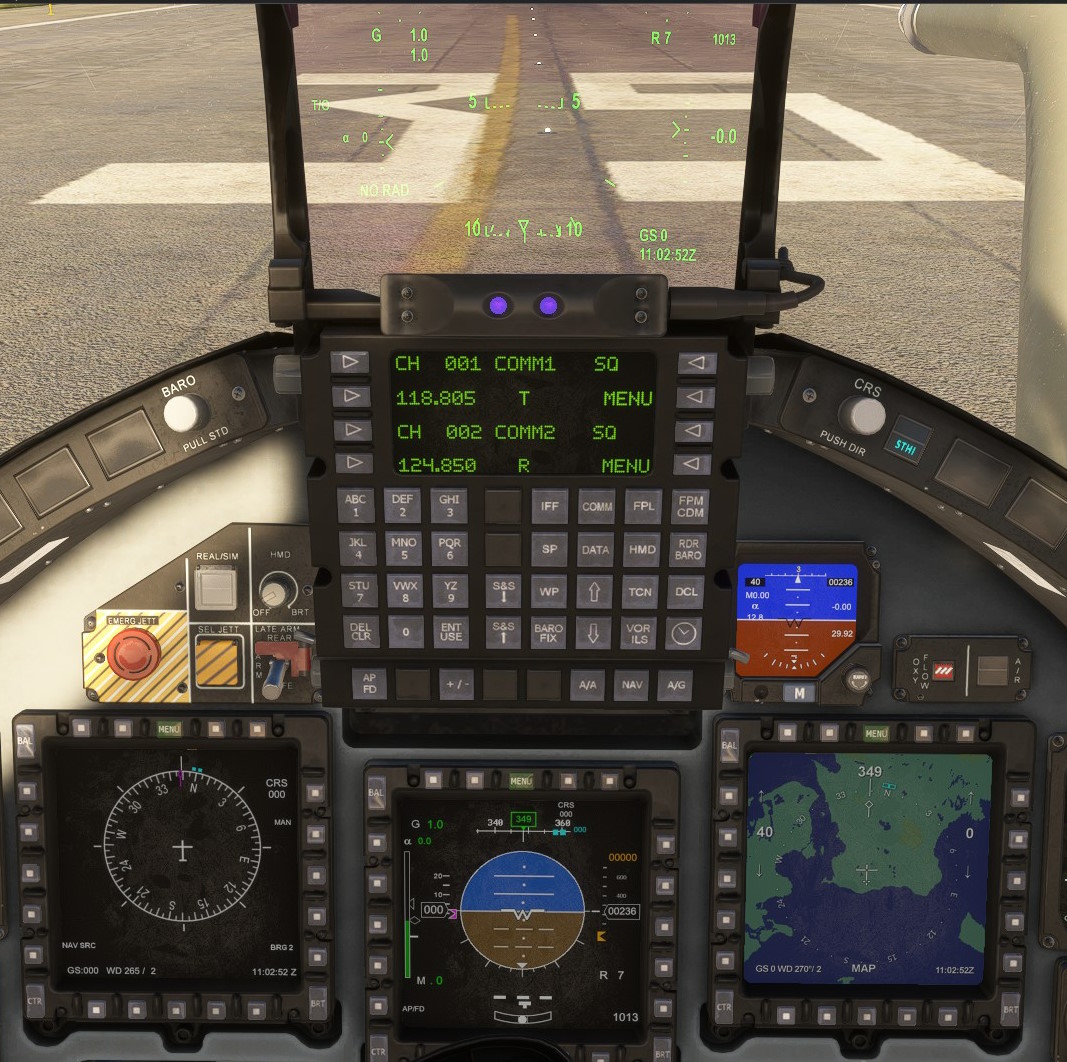Click the CRS PUSH DIR knob

tap(861, 413)
